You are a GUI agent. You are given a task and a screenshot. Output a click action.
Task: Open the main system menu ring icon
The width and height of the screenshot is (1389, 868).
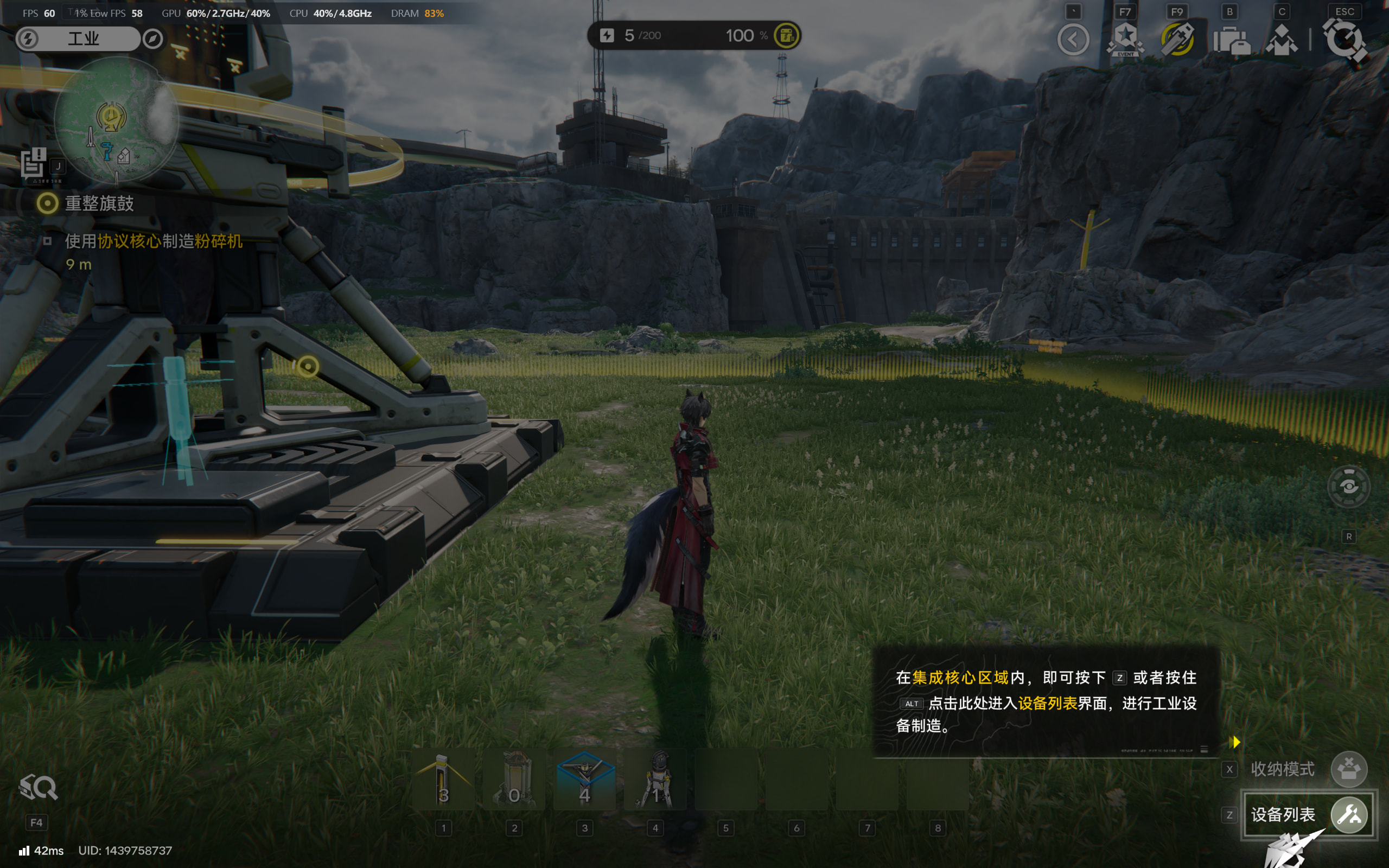pos(1344,40)
